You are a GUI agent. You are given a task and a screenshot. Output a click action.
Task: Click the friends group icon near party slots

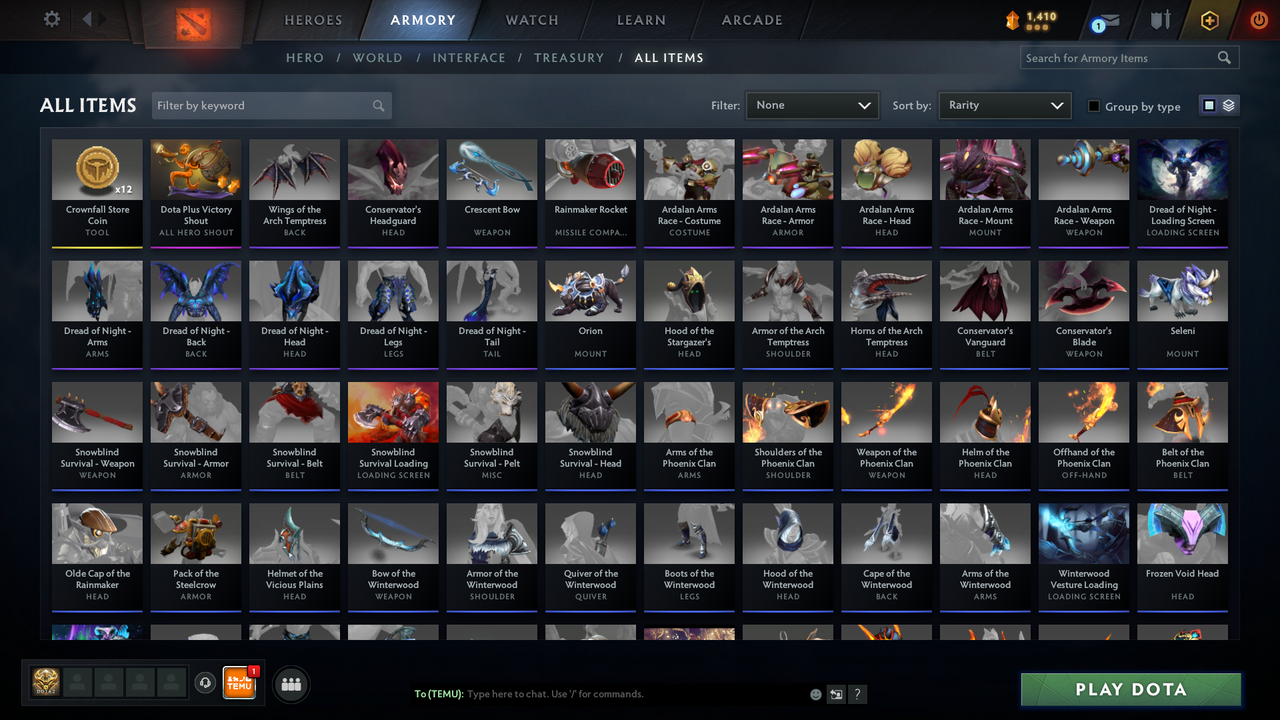(291, 684)
